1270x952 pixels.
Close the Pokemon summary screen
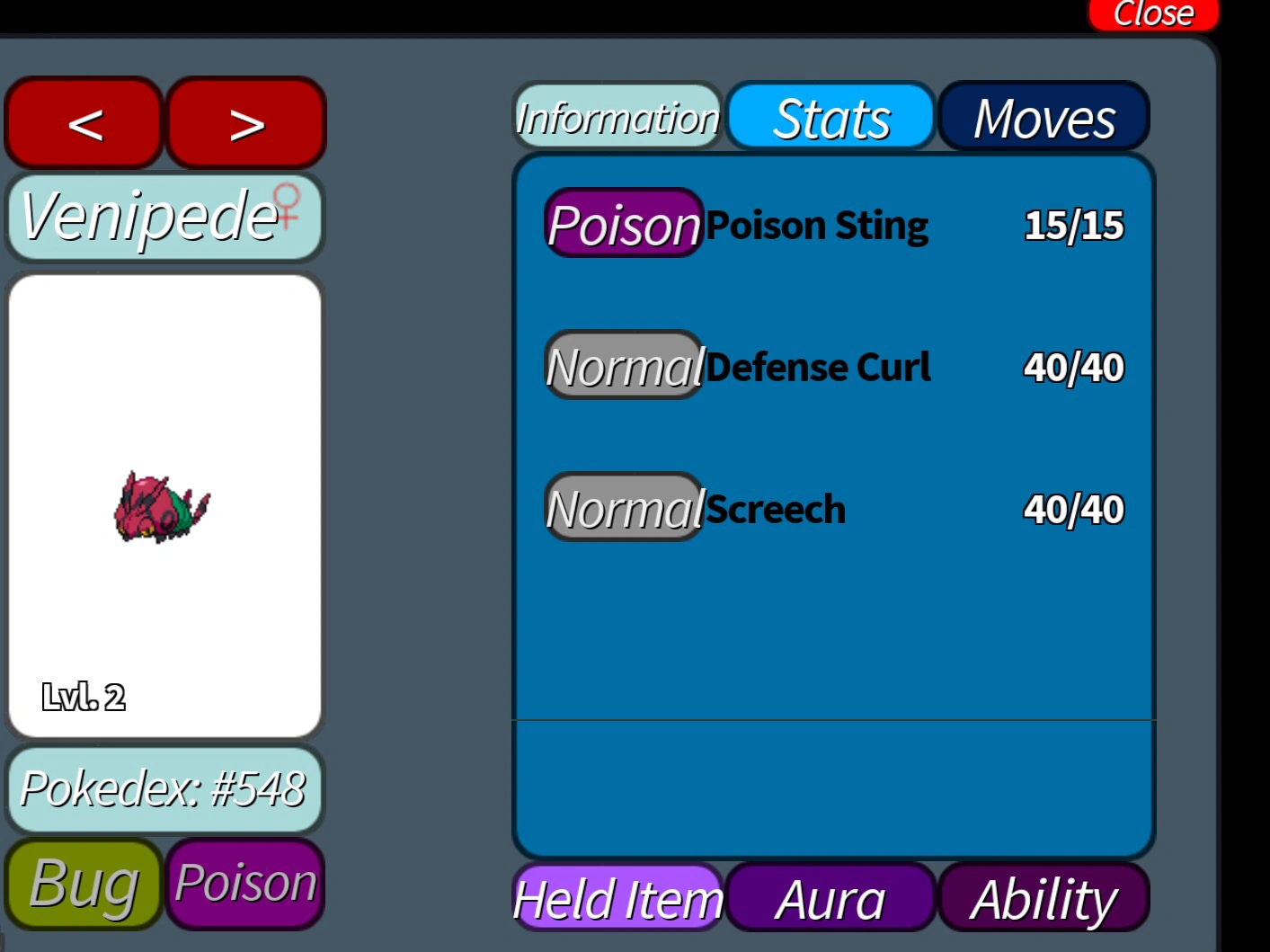point(1152,13)
